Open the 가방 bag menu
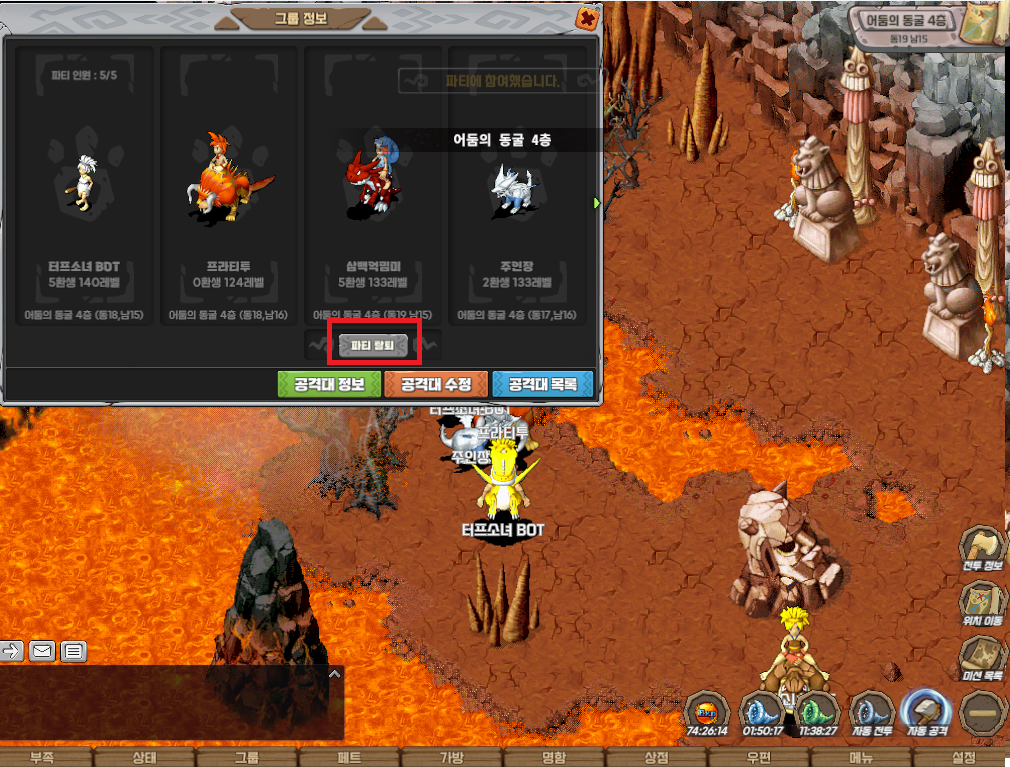The width and height of the screenshot is (1010, 767). pyautogui.click(x=452, y=757)
